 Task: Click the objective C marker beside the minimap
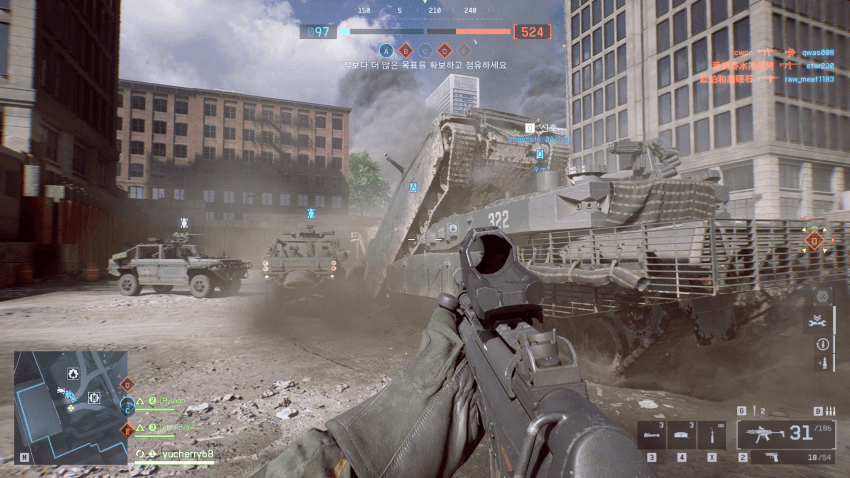point(127,406)
